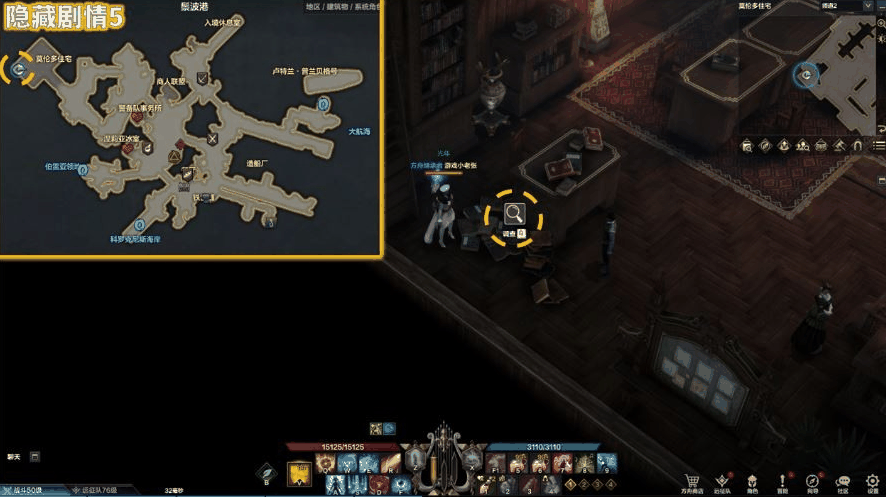This screenshot has width=886, height=497.
Task: Toggle the chat window expand button
Action: click(35, 457)
